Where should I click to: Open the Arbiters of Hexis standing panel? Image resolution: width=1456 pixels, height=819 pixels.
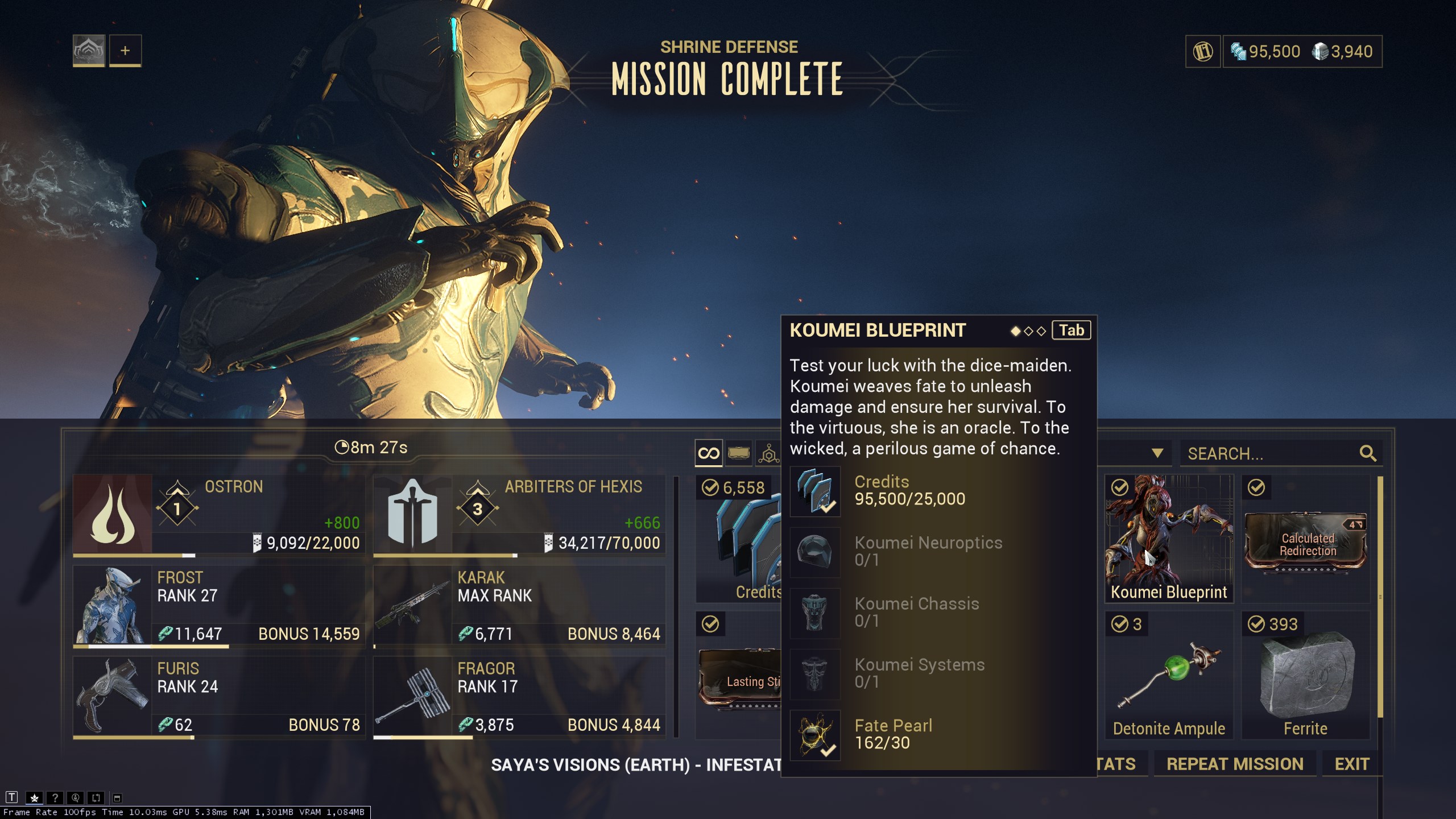(519, 515)
